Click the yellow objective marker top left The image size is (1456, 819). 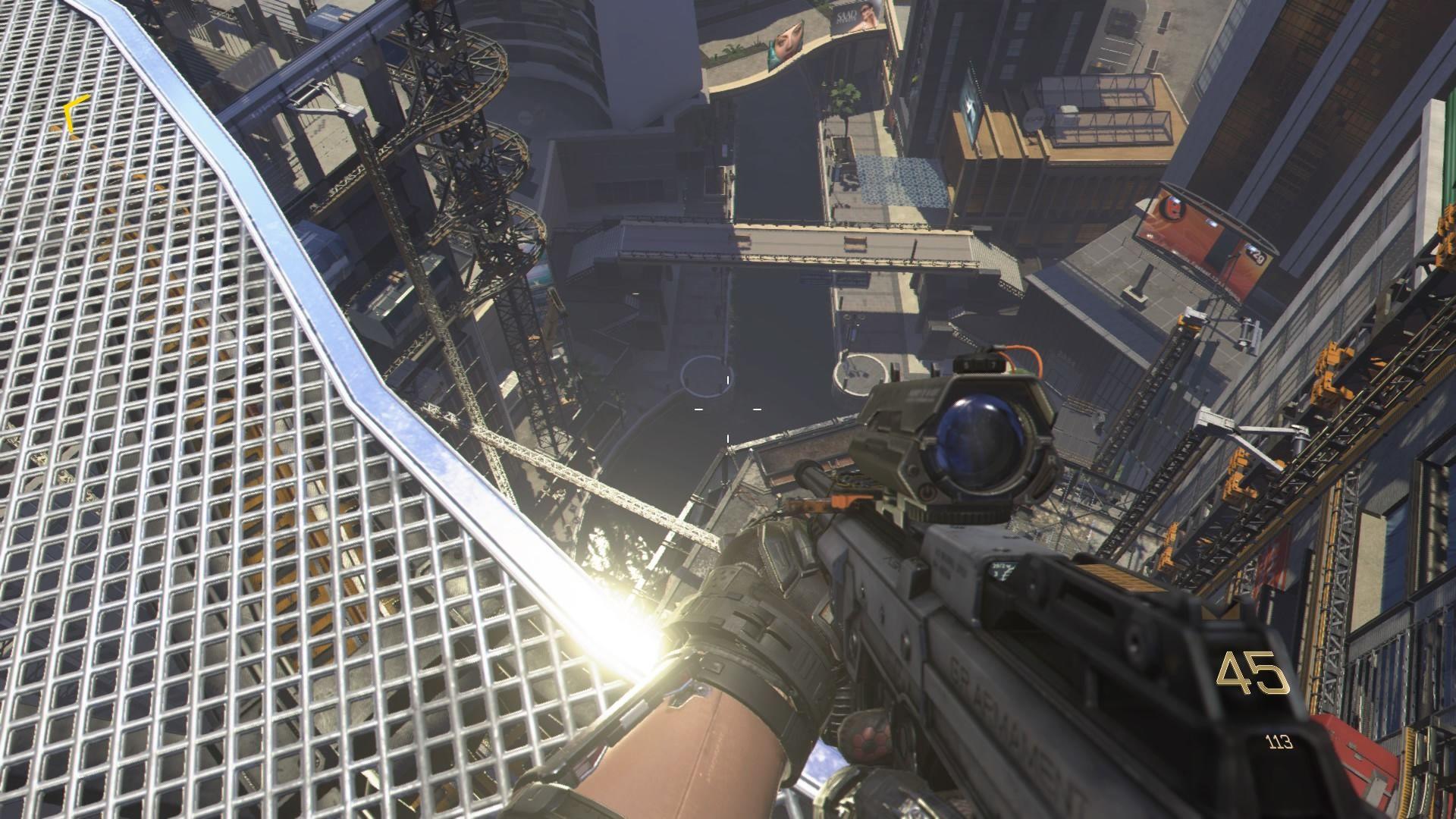tap(73, 114)
